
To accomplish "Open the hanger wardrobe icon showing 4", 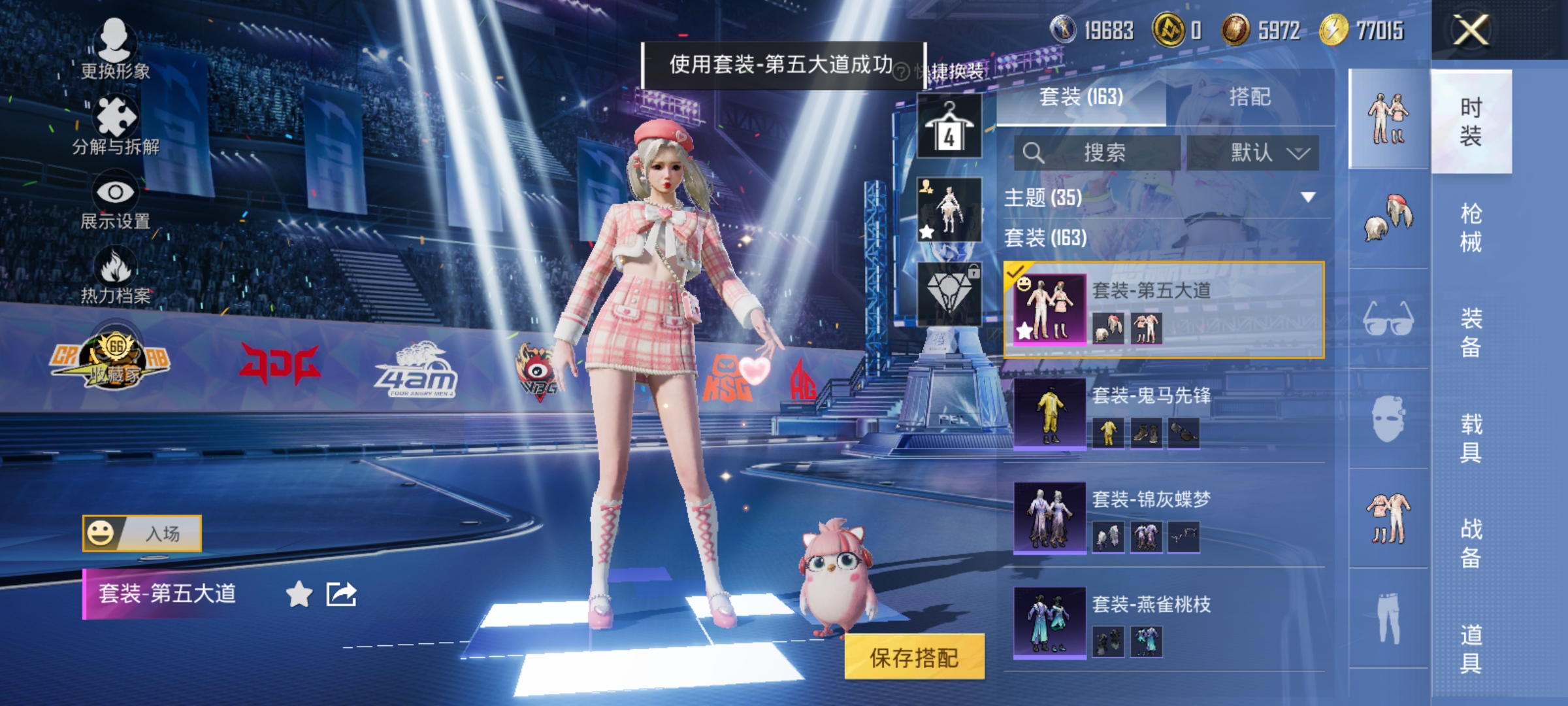I will (949, 124).
